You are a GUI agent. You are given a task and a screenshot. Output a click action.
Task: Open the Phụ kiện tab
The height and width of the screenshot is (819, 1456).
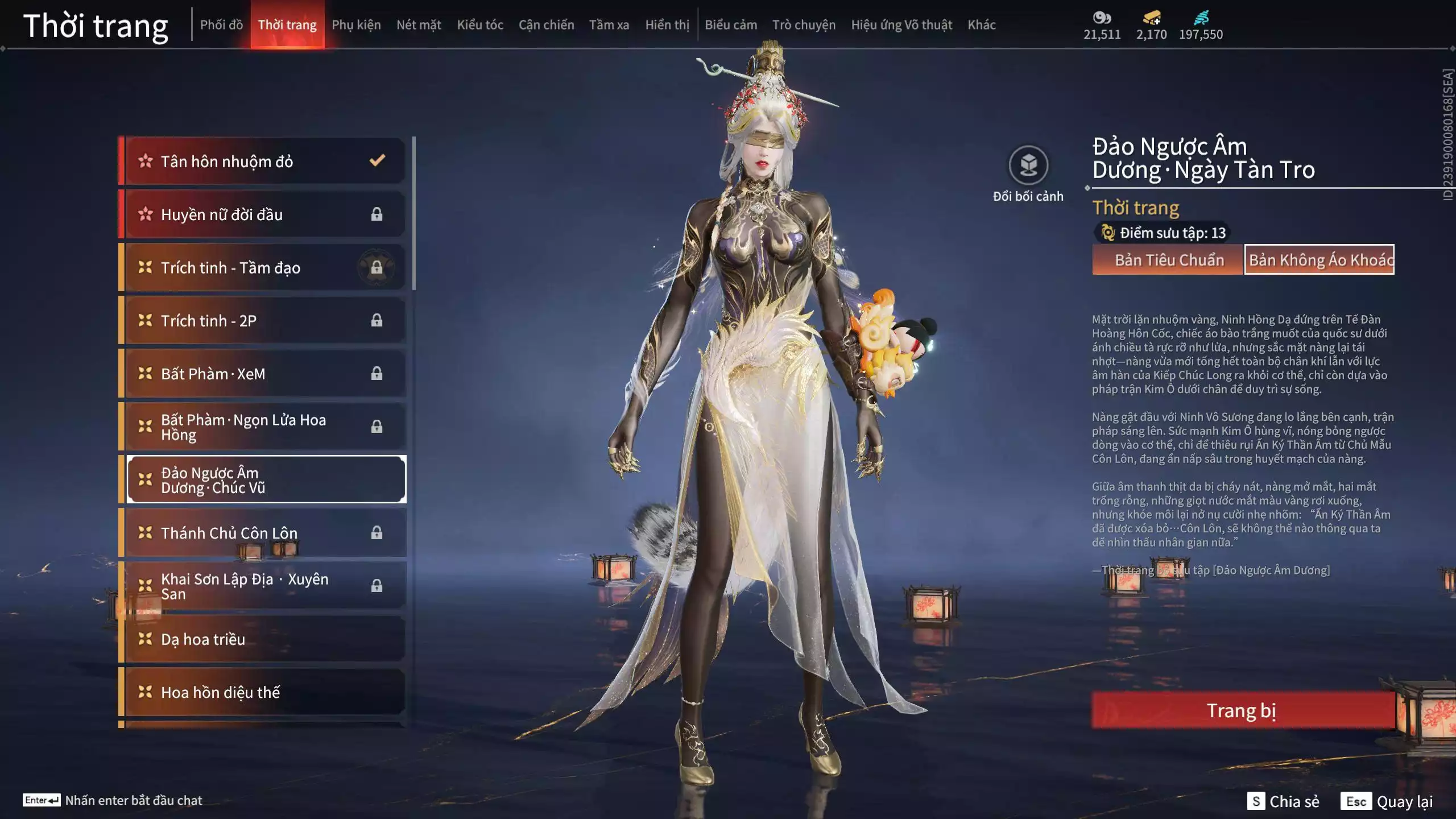click(x=356, y=25)
